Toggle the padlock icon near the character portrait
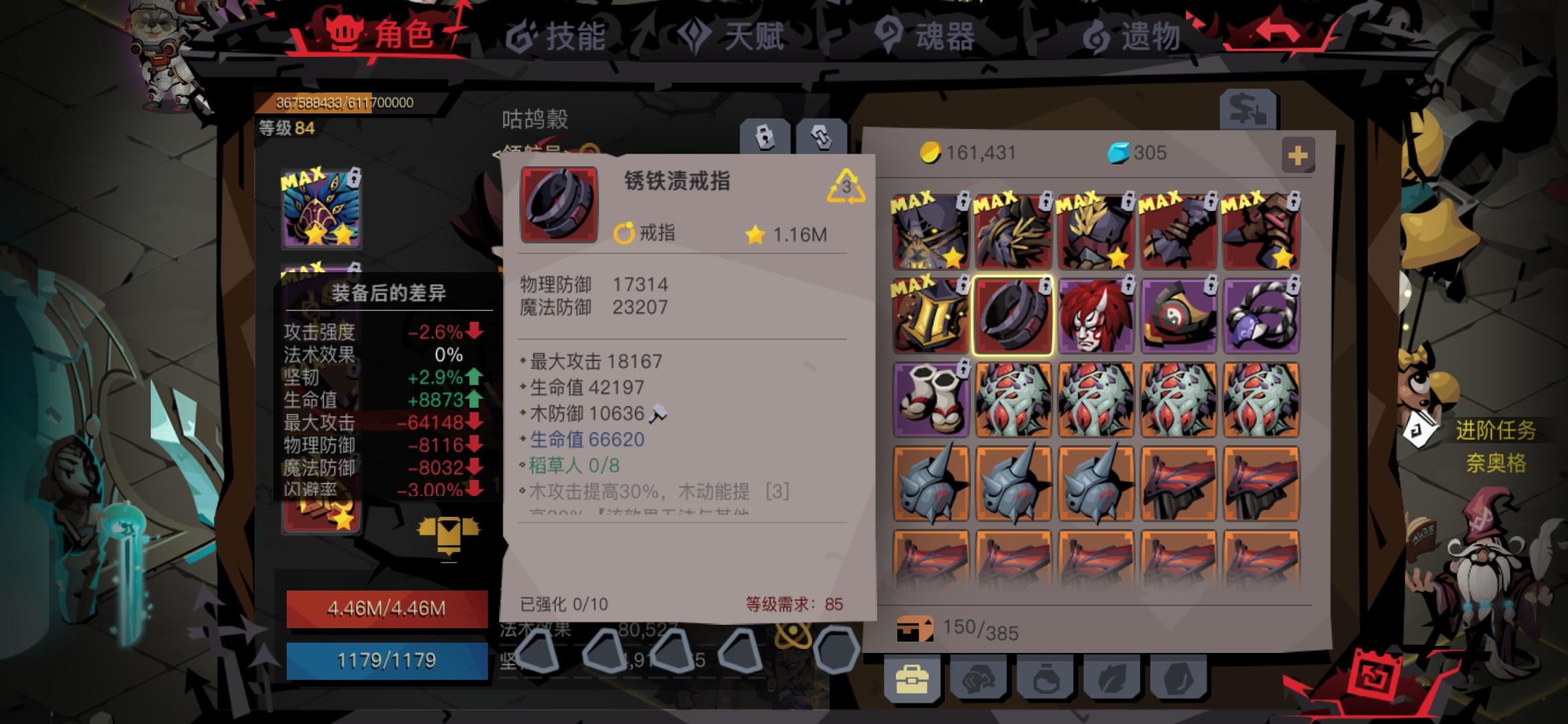 pyautogui.click(x=765, y=137)
